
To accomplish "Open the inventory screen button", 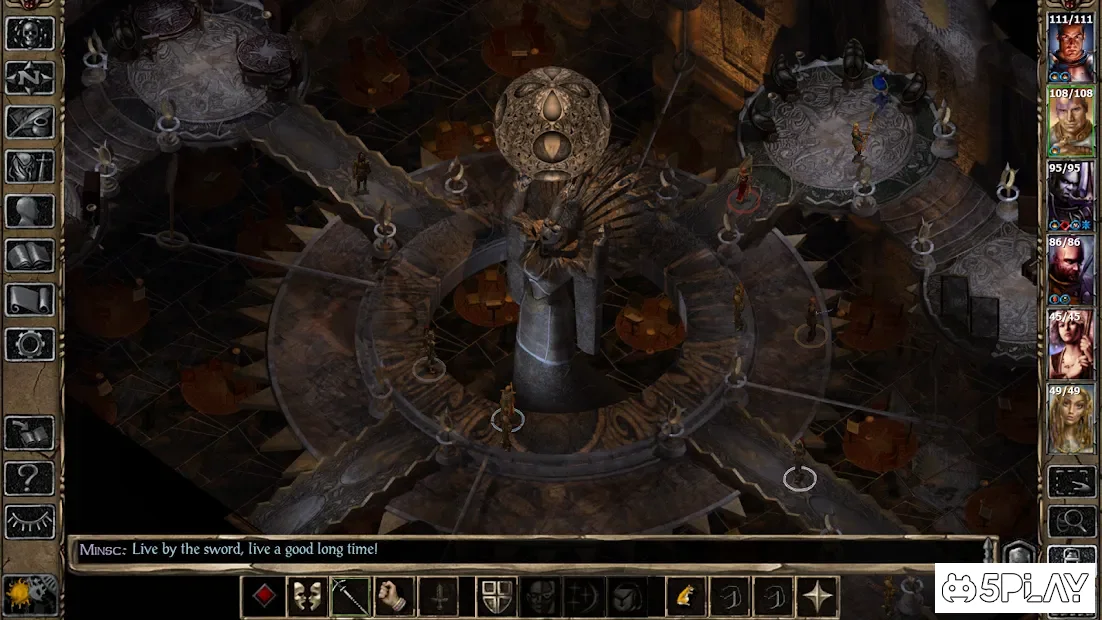I will [30, 166].
